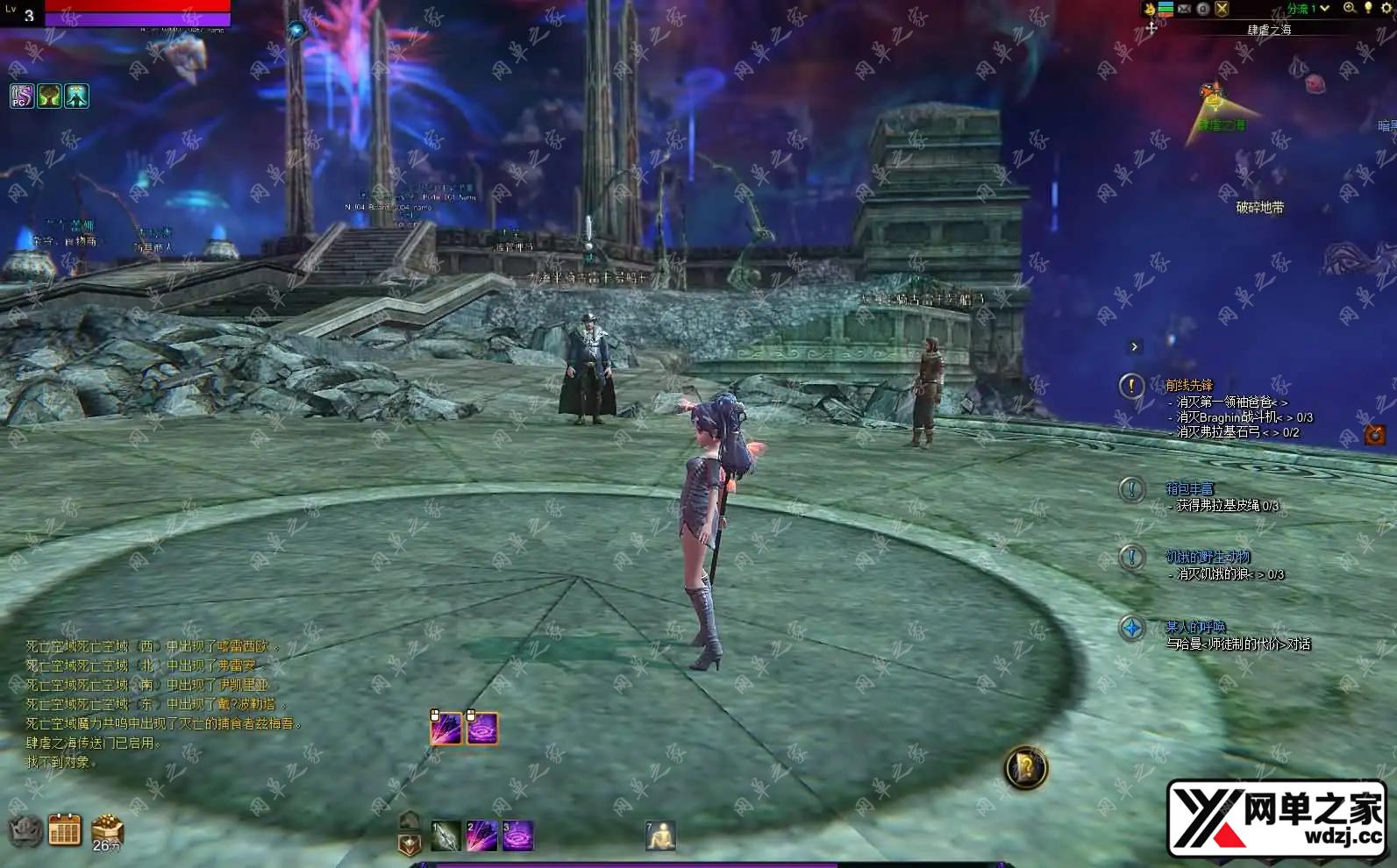
Task: Open the mail envelope icon
Action: click(1184, 9)
